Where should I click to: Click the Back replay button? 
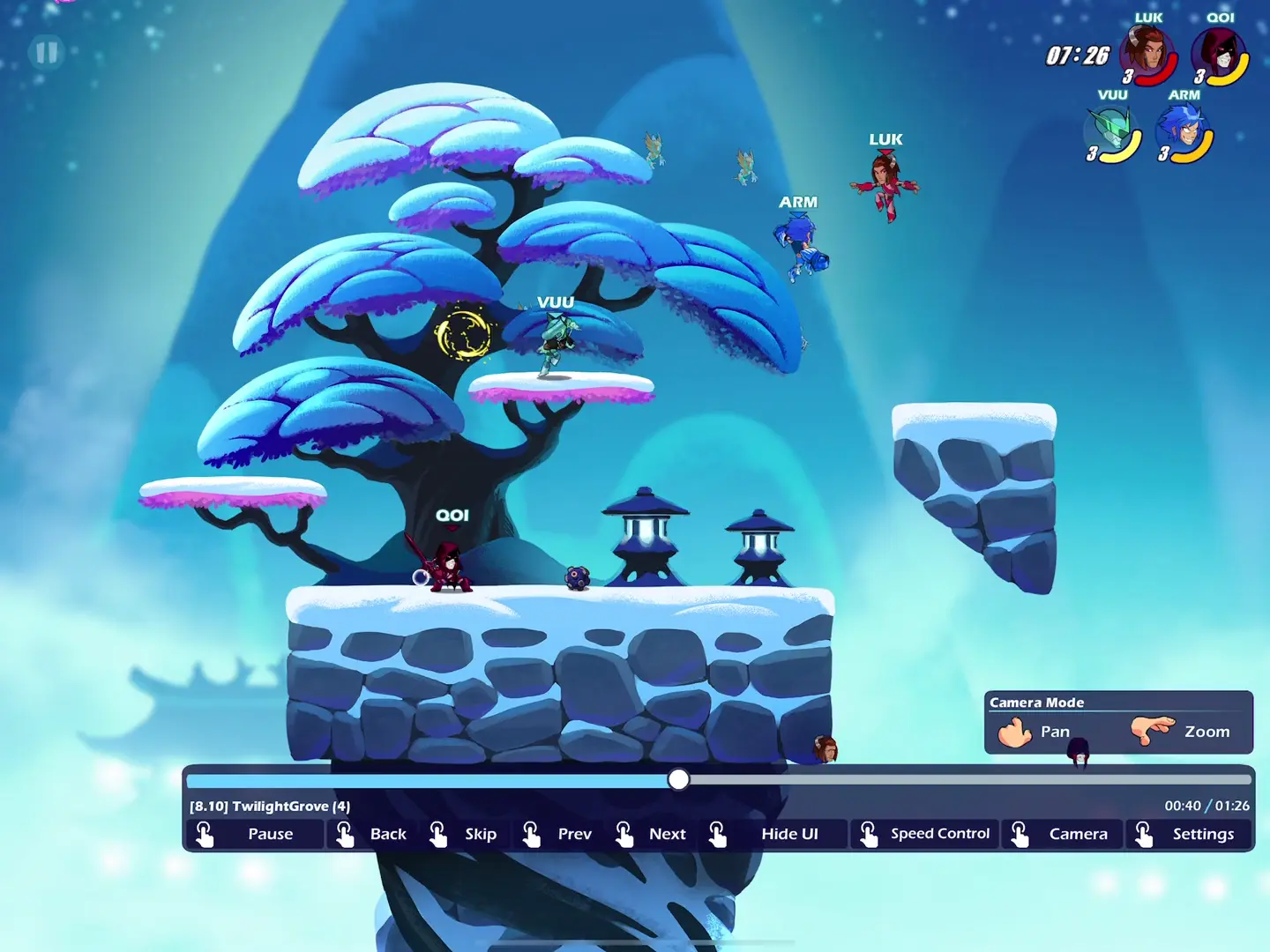[375, 834]
